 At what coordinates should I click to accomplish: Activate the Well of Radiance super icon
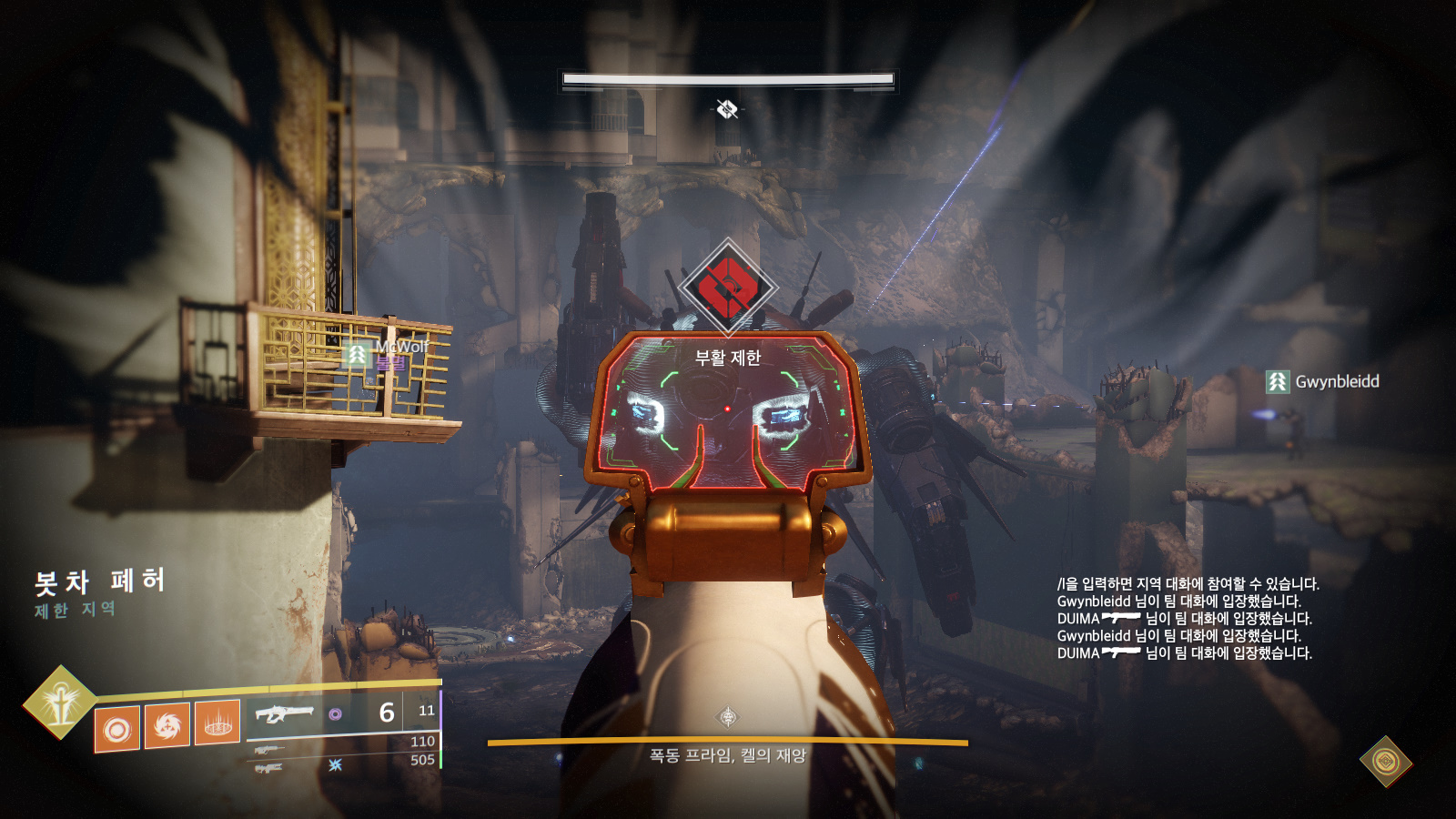[59, 703]
